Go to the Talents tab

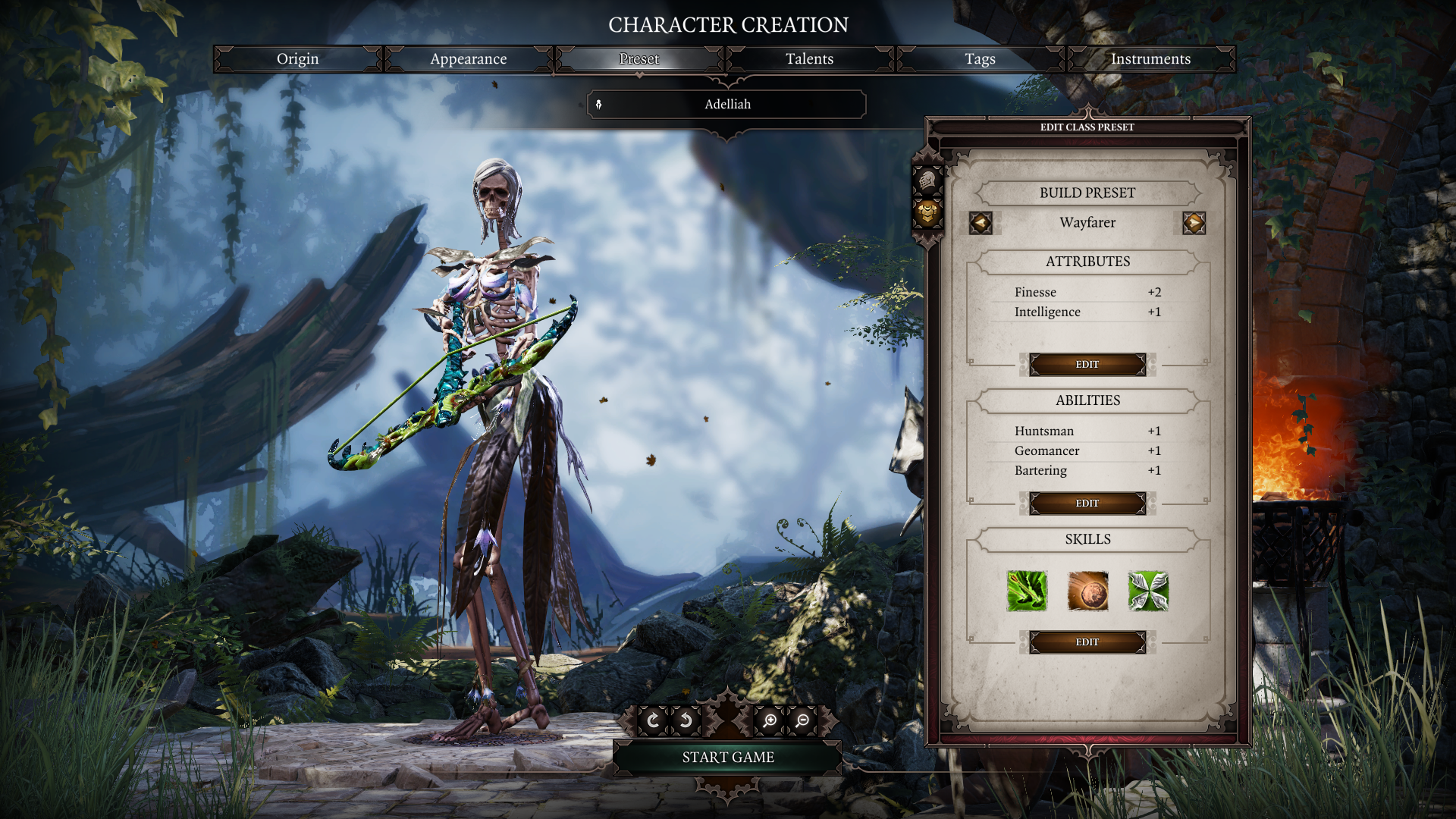point(809,59)
